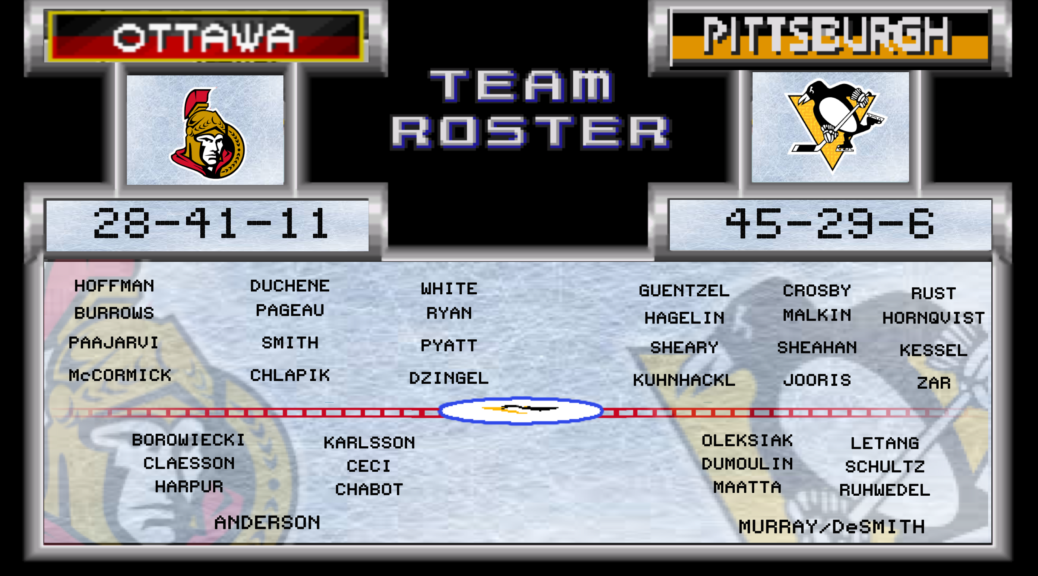Image resolution: width=1038 pixels, height=576 pixels.
Task: Select Ottawa goalie Anderson
Action: (x=267, y=522)
